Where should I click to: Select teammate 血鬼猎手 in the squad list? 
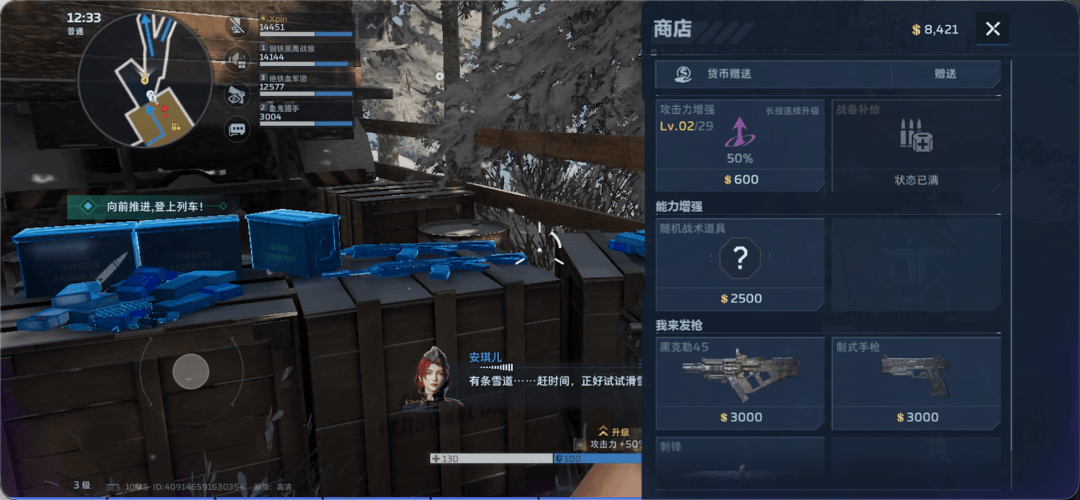(305, 112)
